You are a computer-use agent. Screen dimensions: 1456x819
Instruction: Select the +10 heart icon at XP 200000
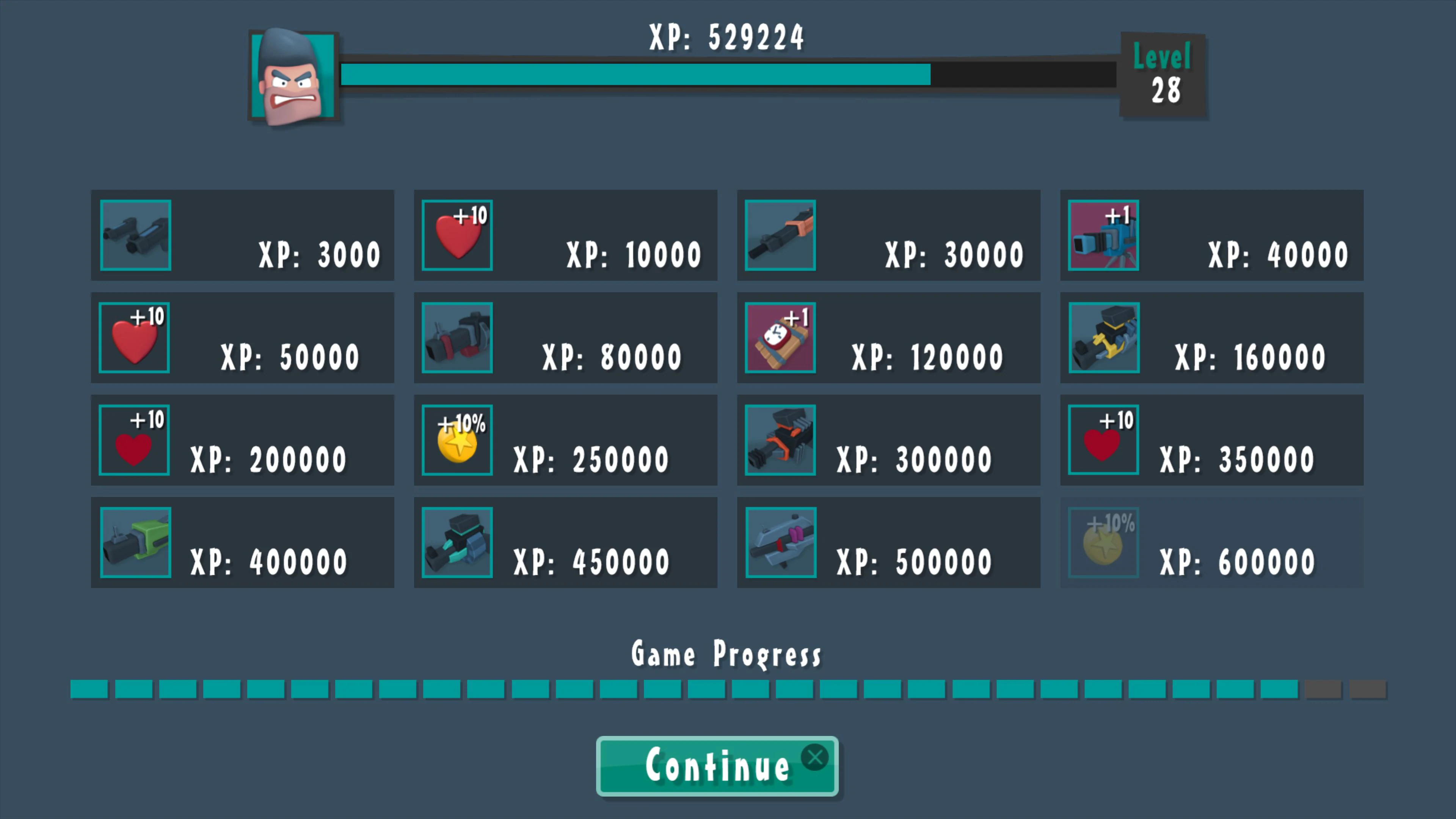click(135, 440)
